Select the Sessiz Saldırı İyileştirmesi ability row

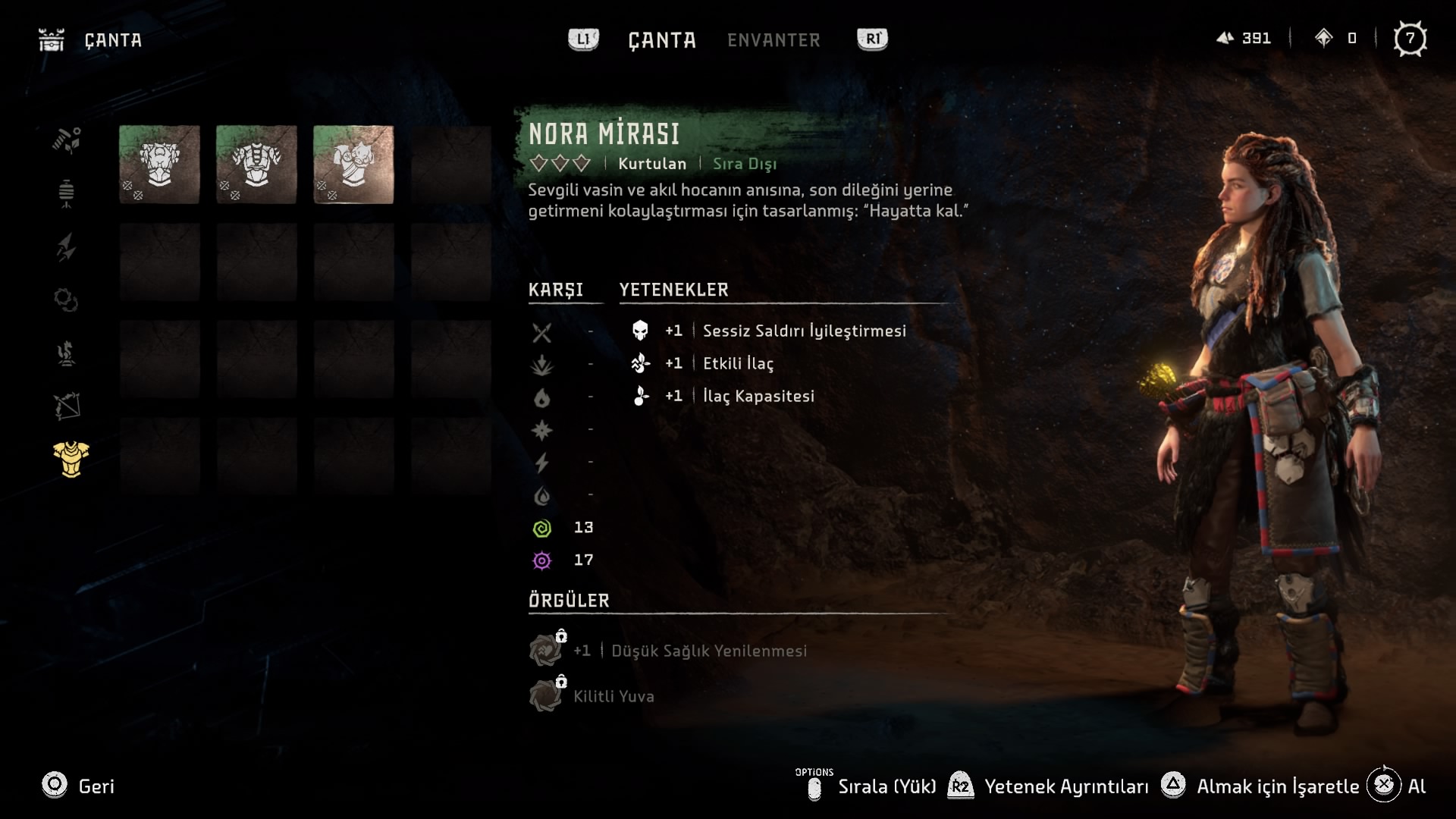click(804, 331)
